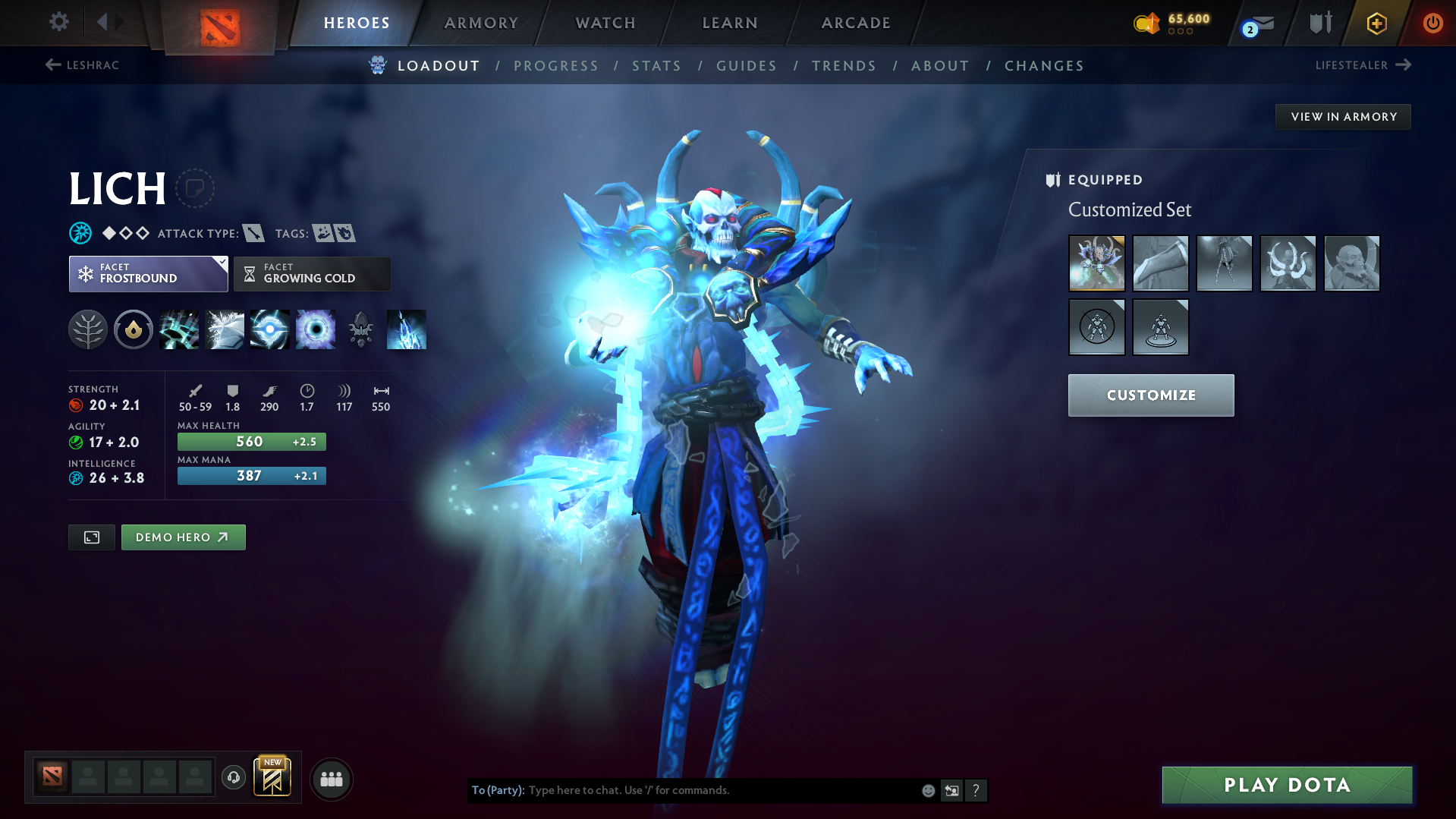Open the Frostbound facet dropdown
The height and width of the screenshot is (819, 1456).
(x=148, y=273)
